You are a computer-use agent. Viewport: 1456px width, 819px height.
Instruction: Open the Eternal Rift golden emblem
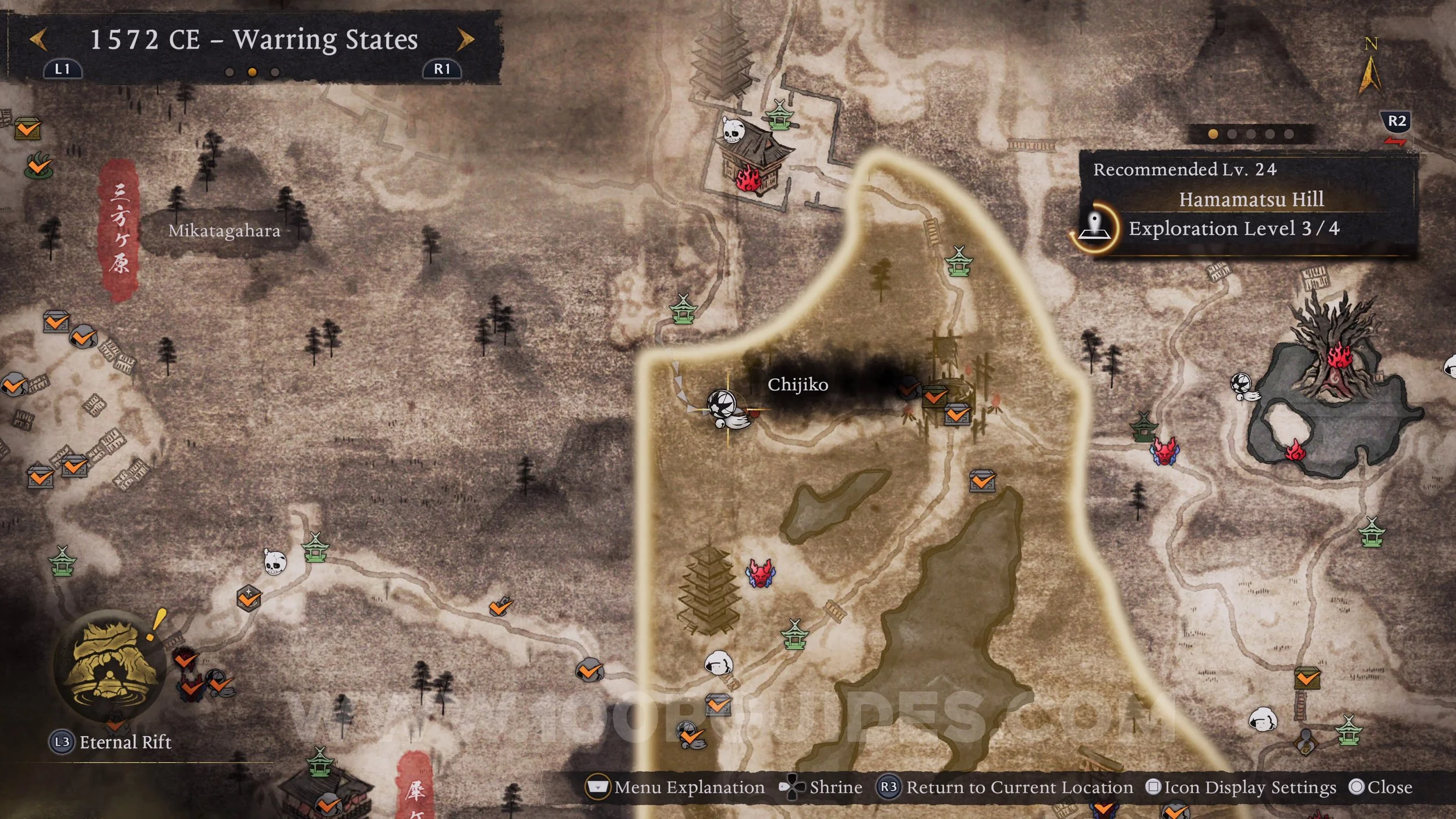pyautogui.click(x=110, y=664)
